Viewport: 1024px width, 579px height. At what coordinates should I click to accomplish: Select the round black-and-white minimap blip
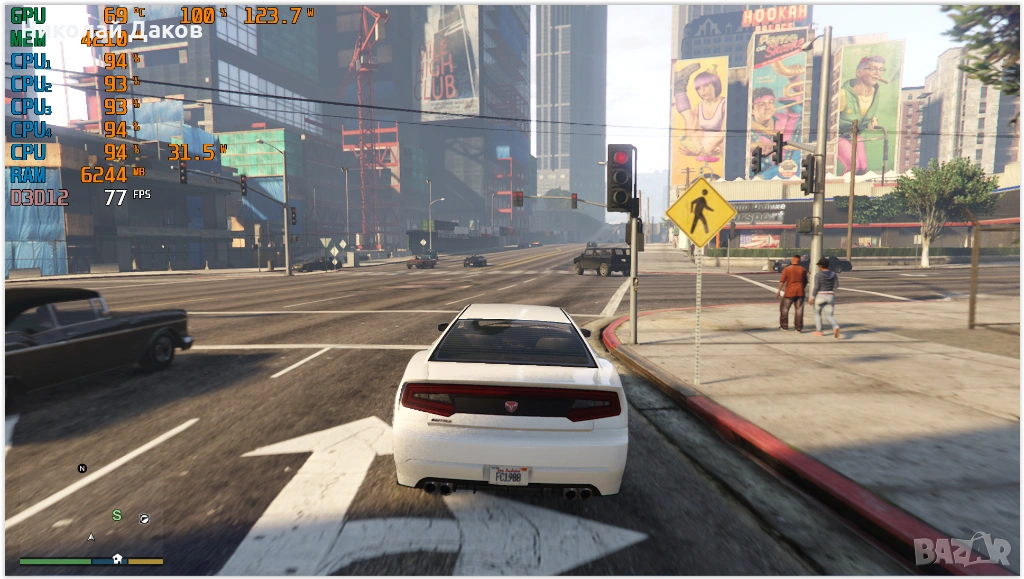(x=143, y=519)
